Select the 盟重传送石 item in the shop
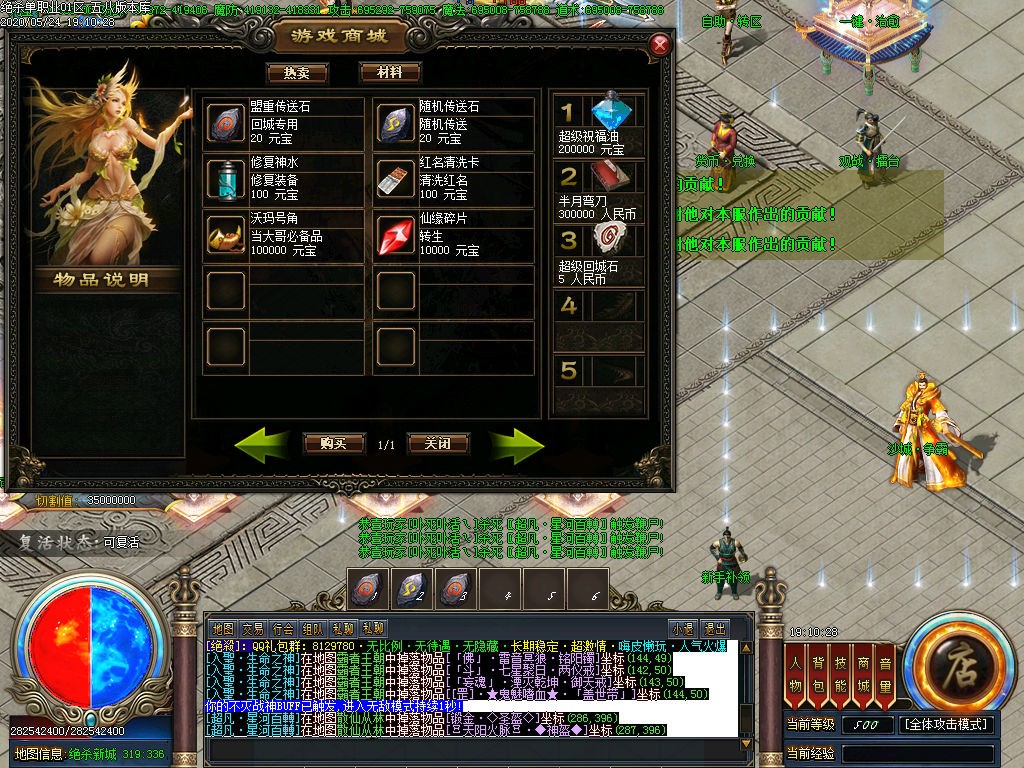The width and height of the screenshot is (1024, 768). point(225,123)
